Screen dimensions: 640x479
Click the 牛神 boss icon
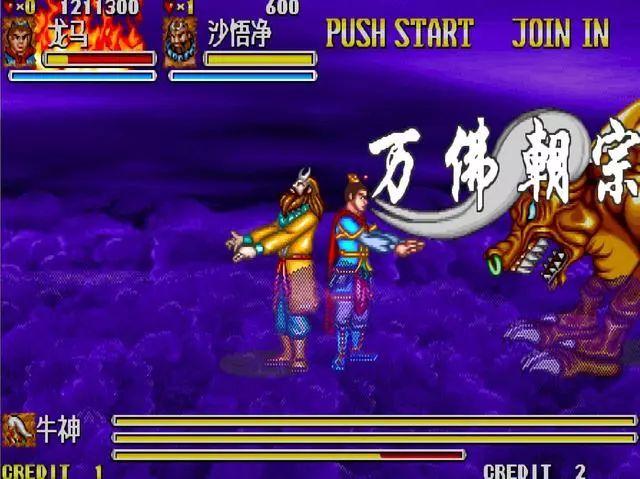coord(18,429)
